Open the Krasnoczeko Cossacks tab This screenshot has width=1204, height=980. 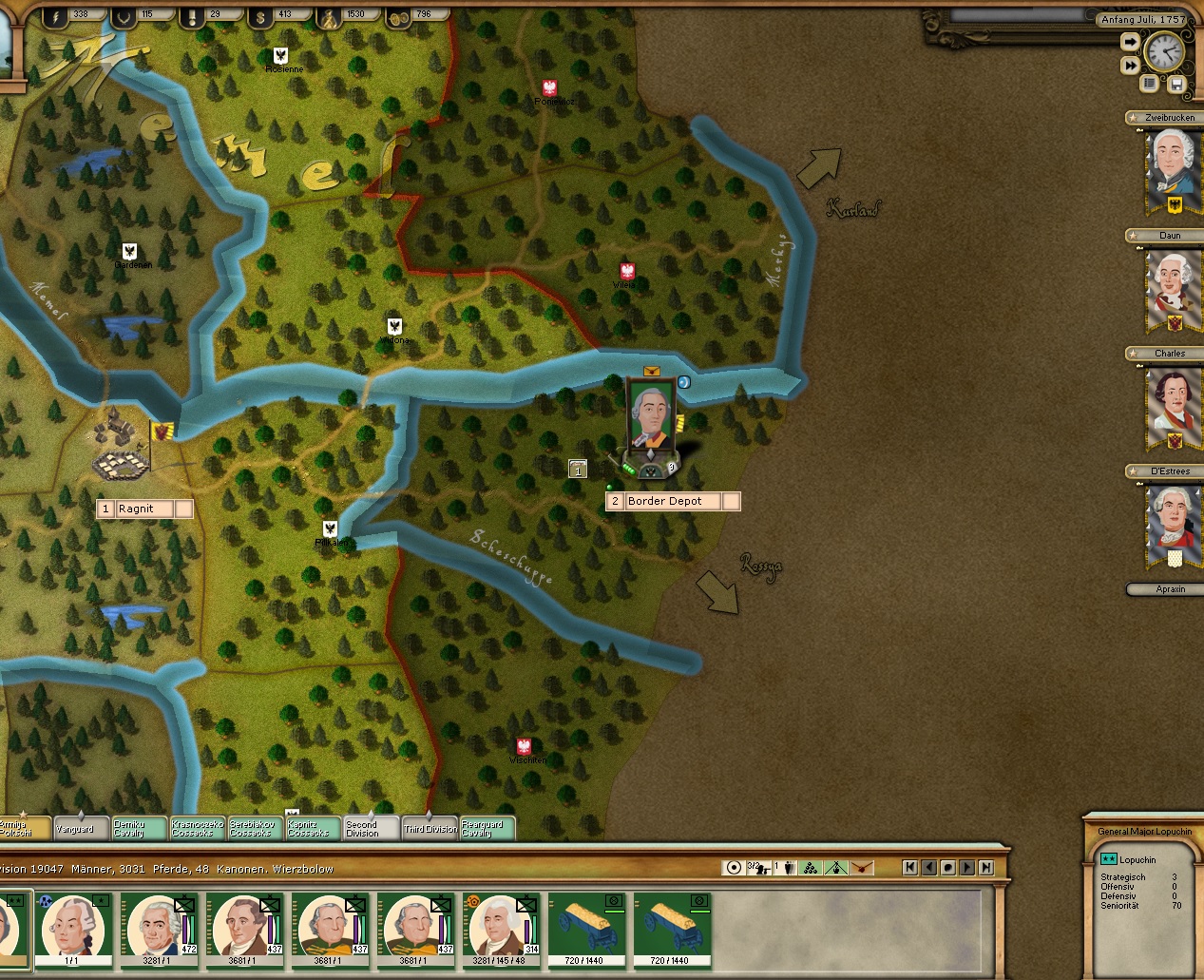point(197,829)
